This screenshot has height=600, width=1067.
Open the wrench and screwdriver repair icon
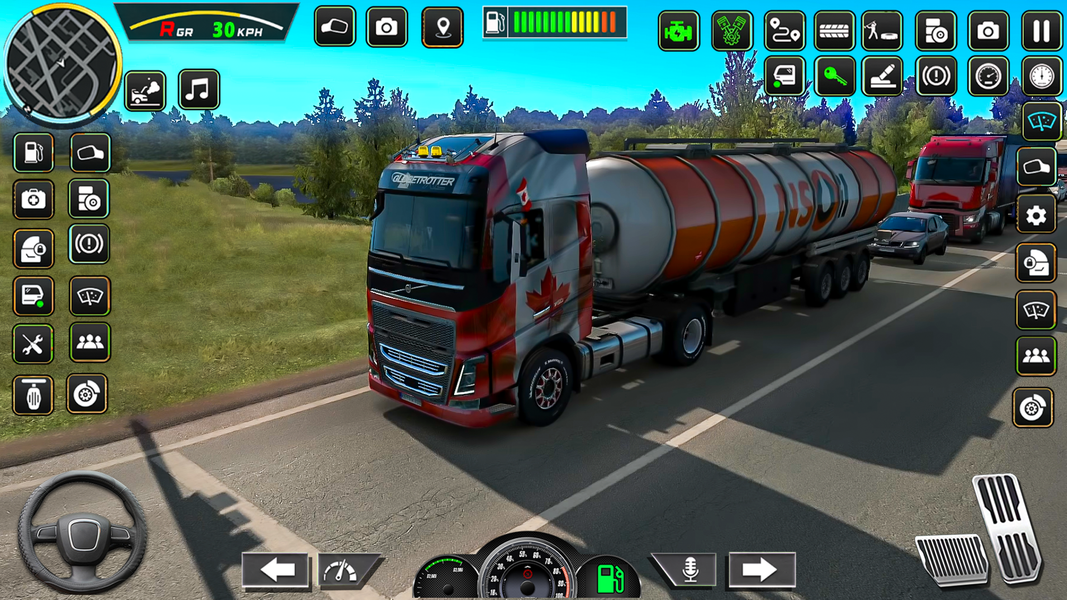click(33, 345)
